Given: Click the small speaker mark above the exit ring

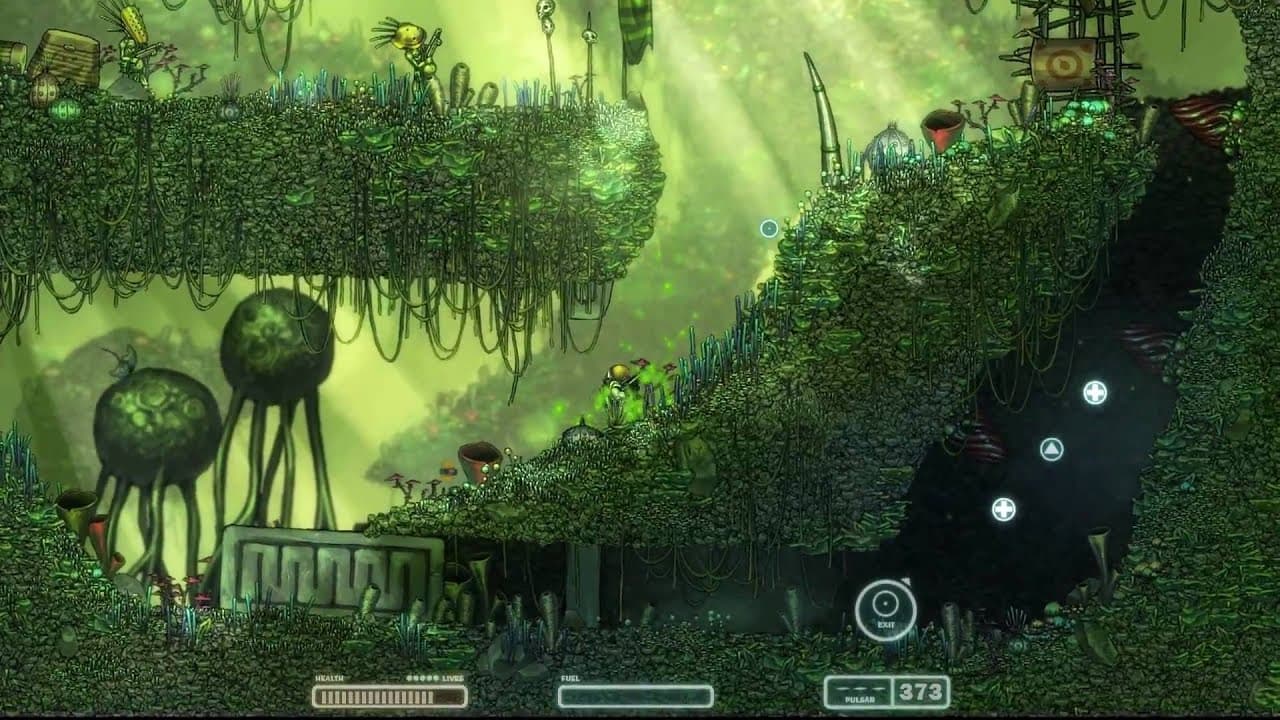Looking at the screenshot, I should tap(908, 581).
